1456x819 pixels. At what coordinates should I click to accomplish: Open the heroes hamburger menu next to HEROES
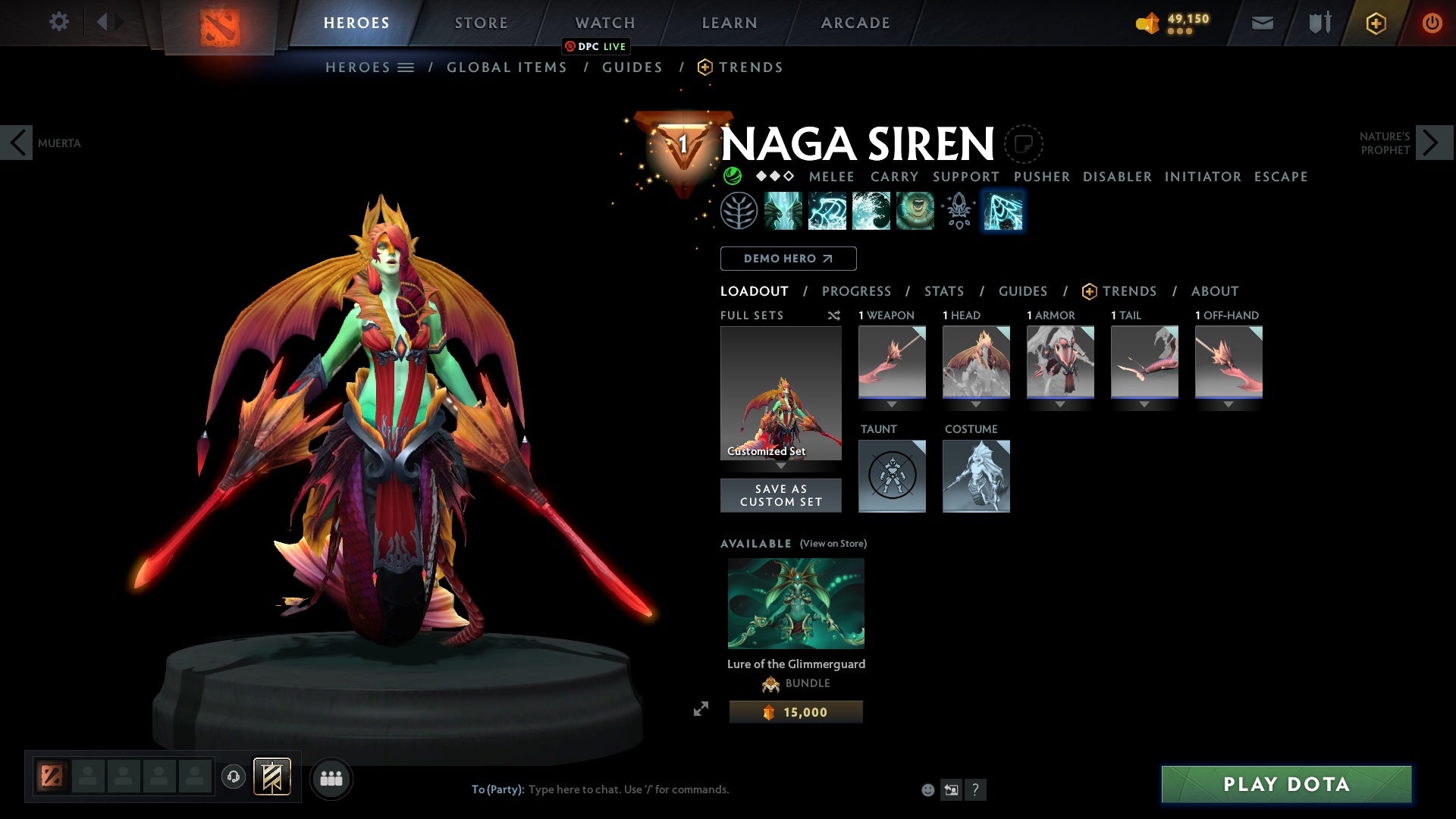pos(406,67)
